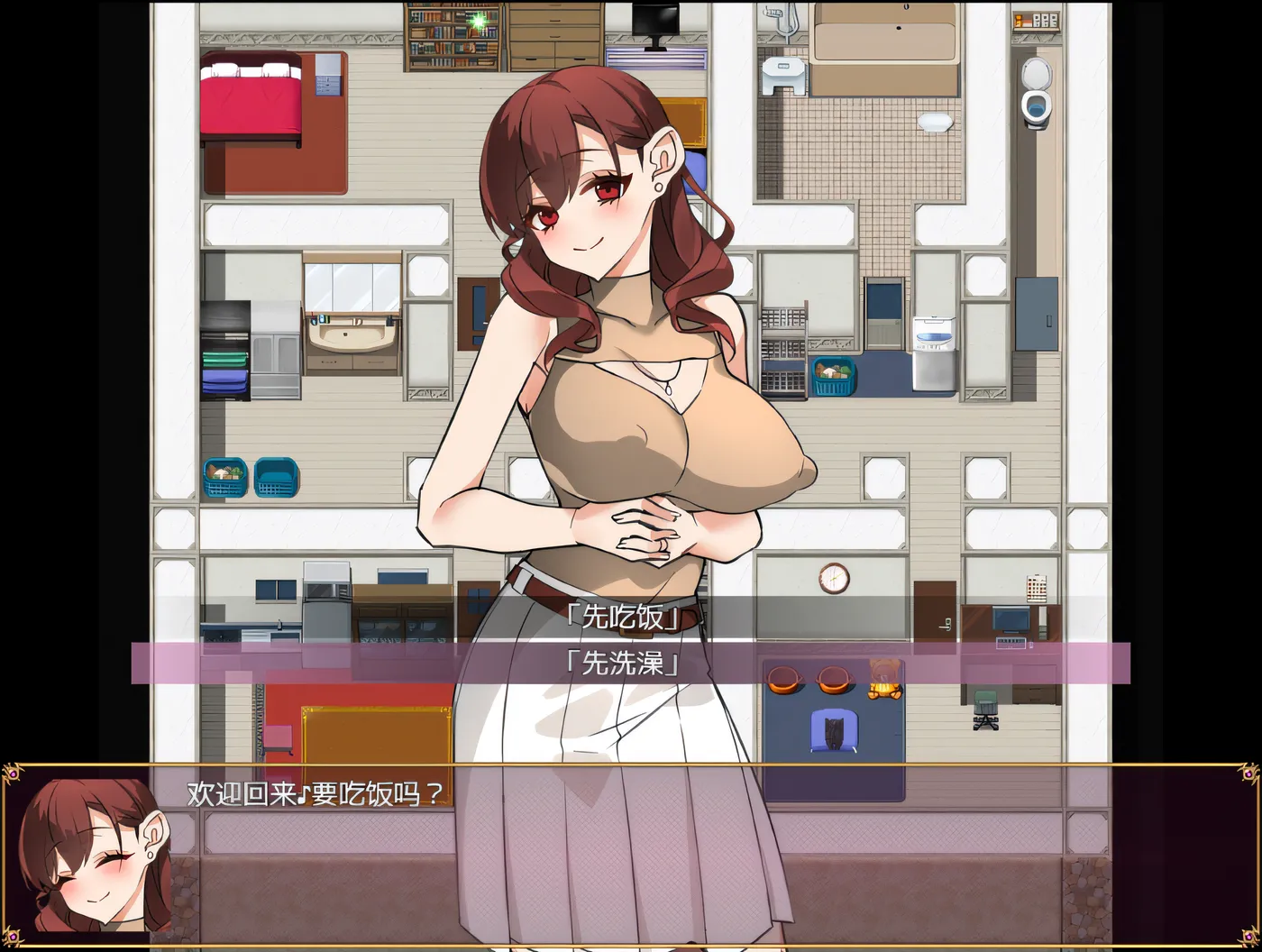Click the water dispenser near the hallway
The width and height of the screenshot is (1262, 952).
pyautogui.click(x=933, y=352)
